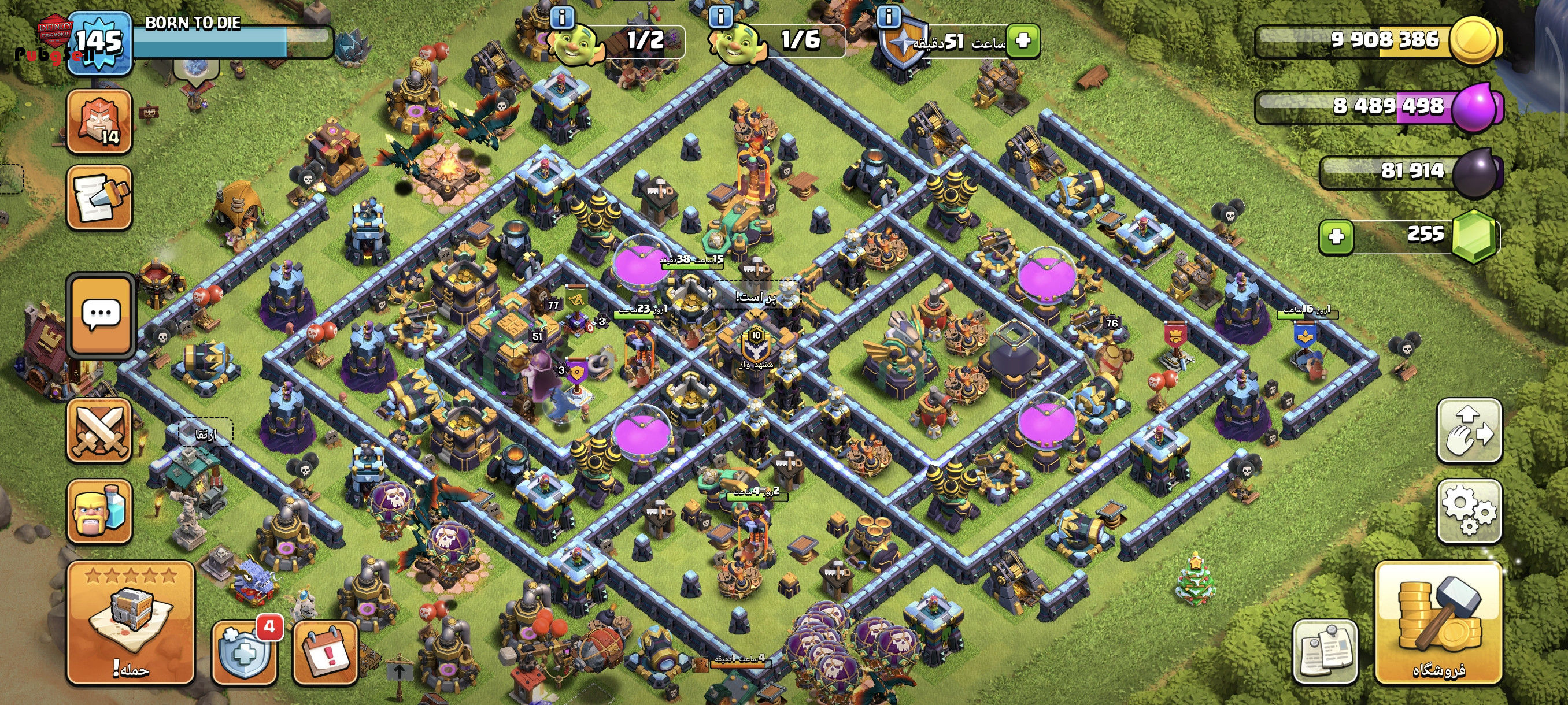Open the barbarian and elixir army button

click(x=99, y=510)
